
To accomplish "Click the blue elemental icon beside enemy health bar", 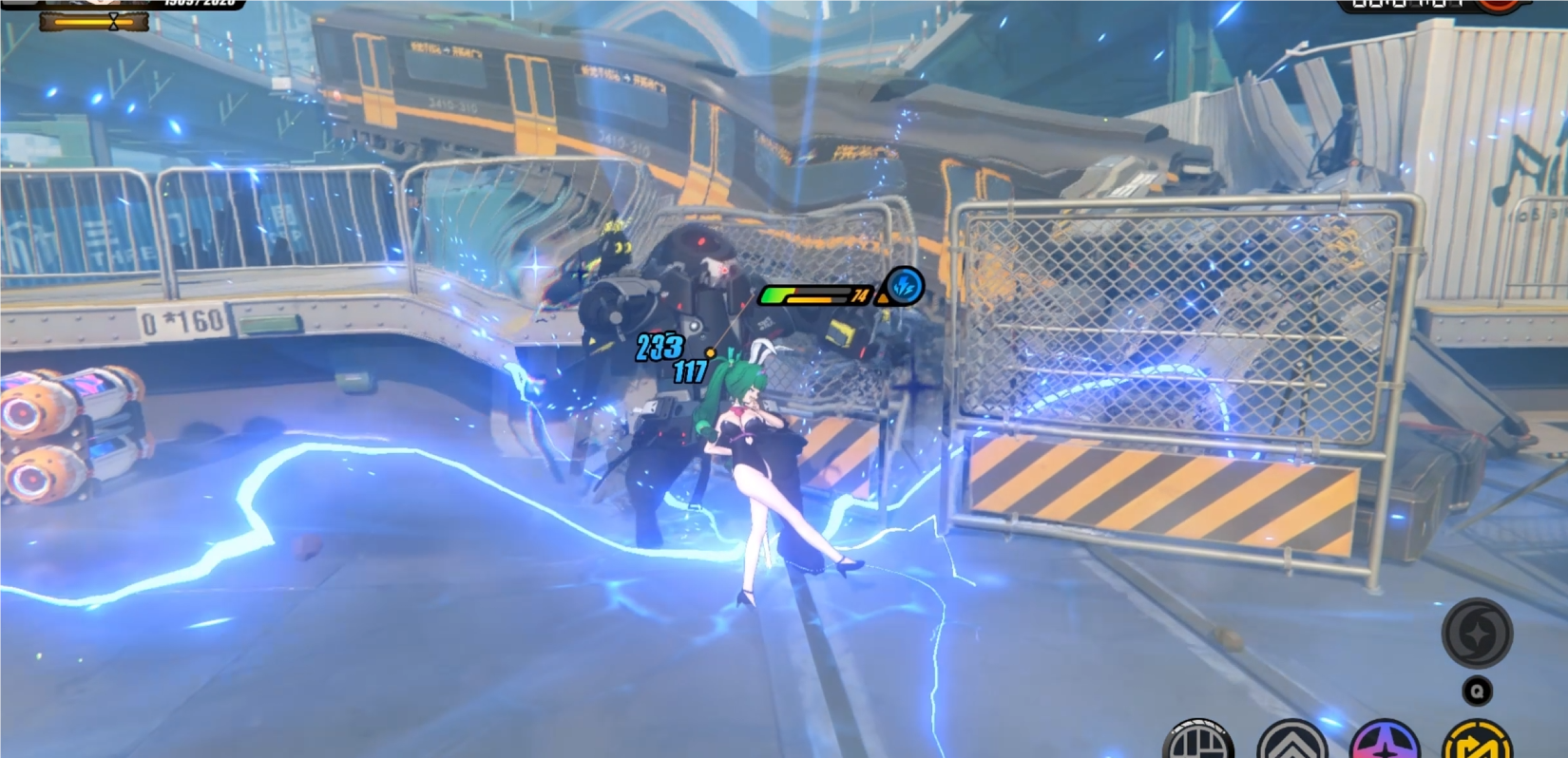I will pos(905,288).
